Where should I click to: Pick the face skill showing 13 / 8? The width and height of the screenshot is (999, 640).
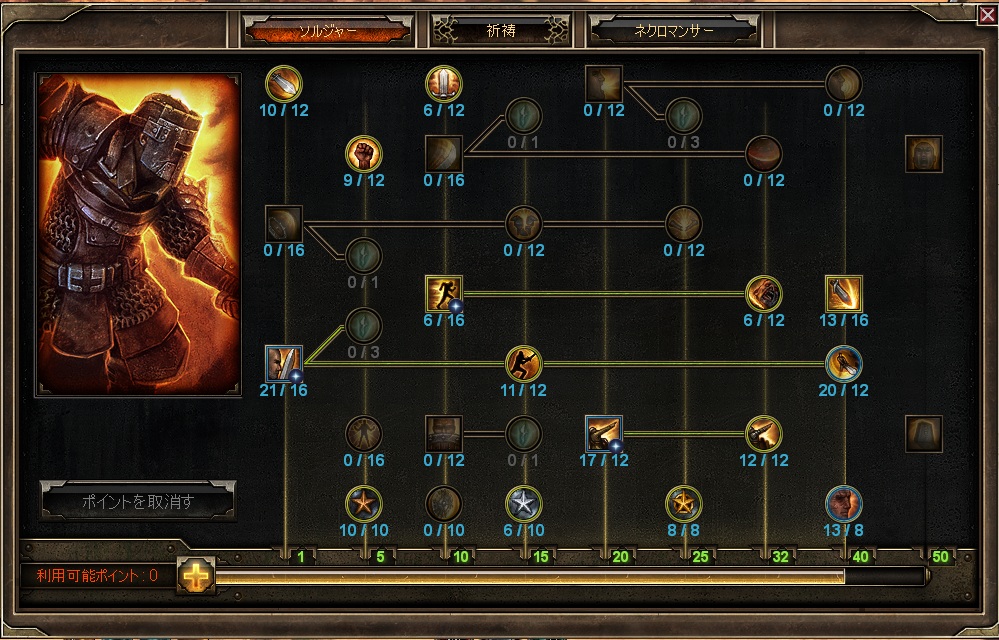pyautogui.click(x=844, y=503)
